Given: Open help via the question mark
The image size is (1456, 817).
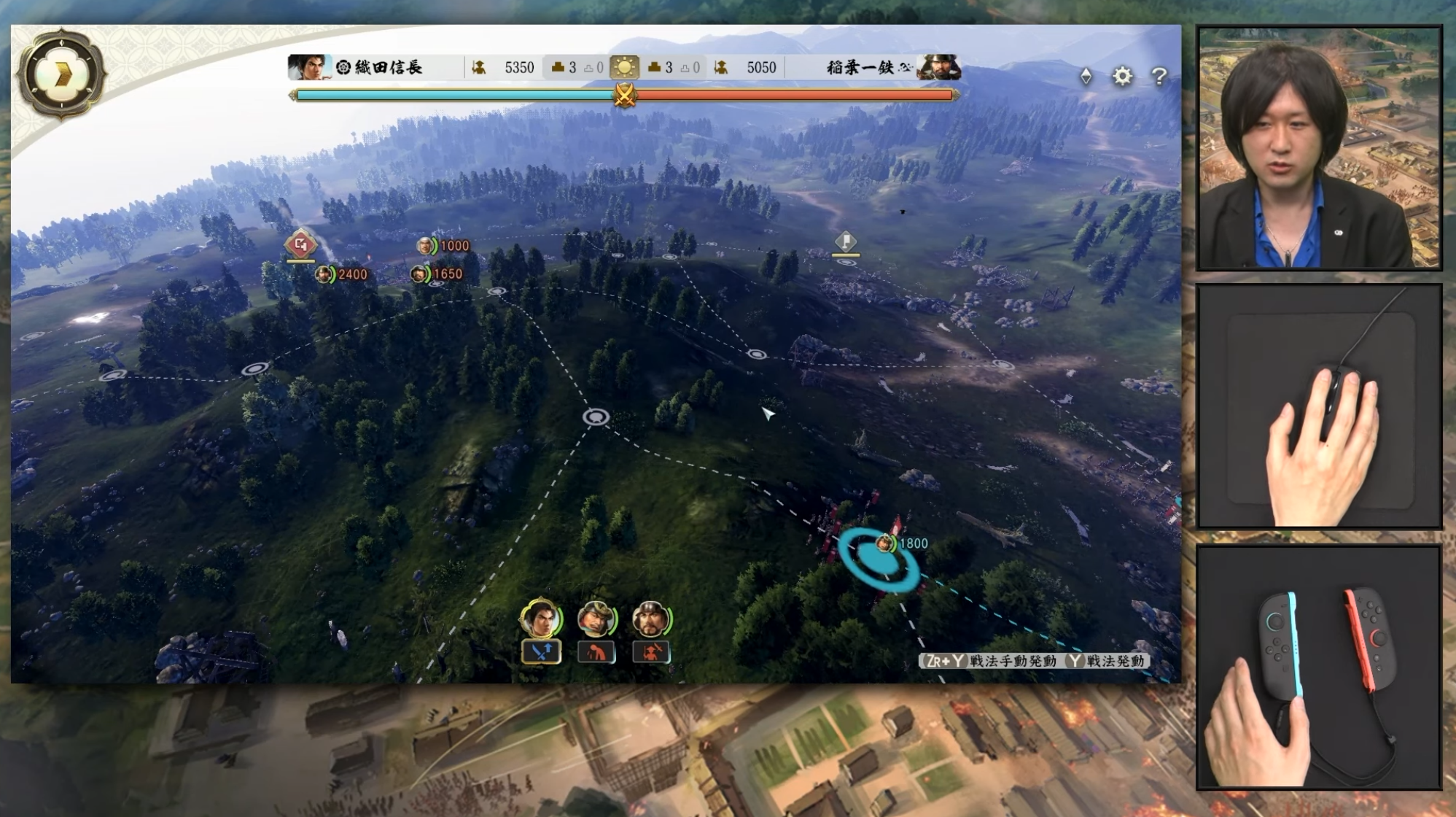Looking at the screenshot, I should tap(1159, 76).
